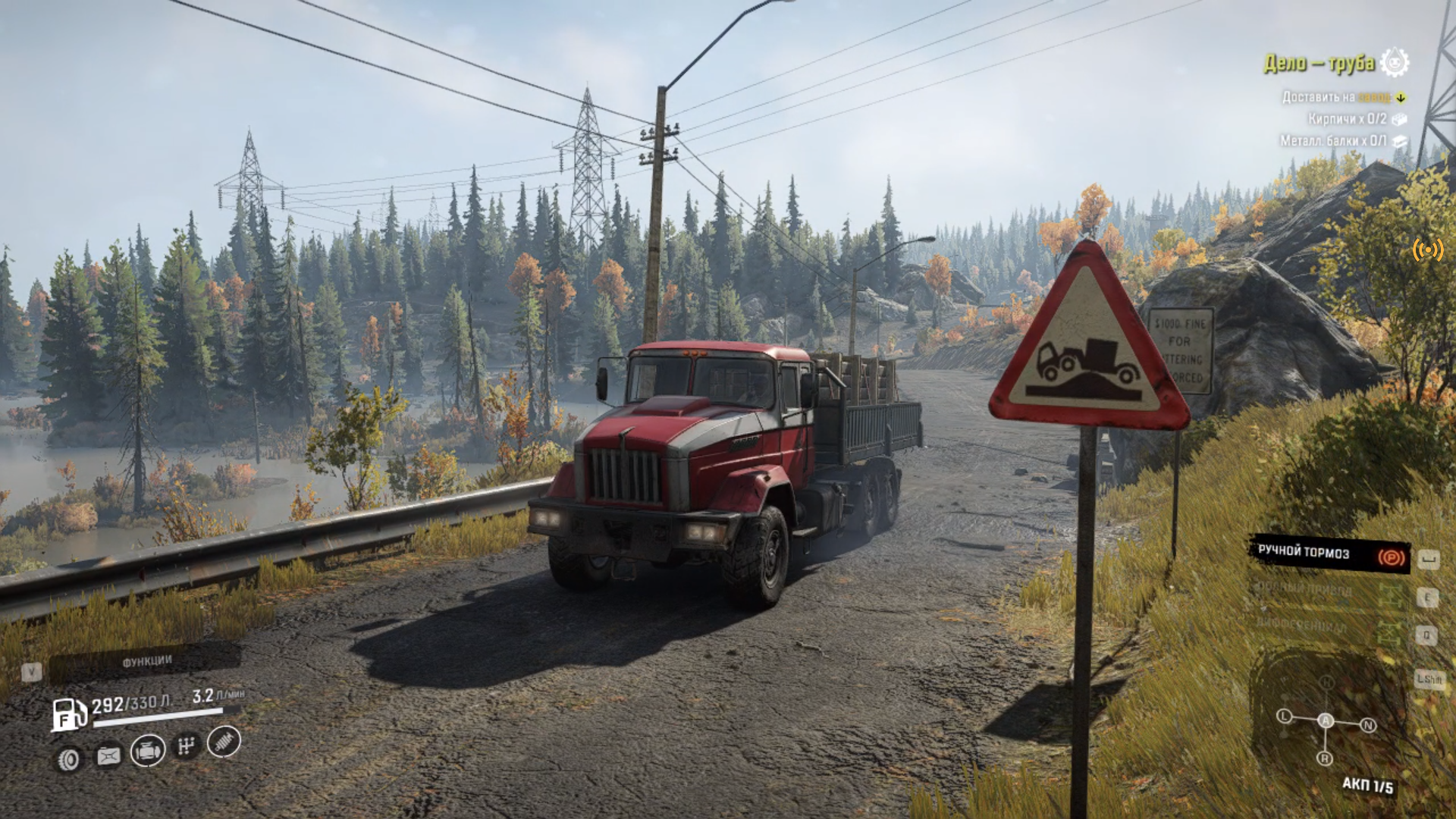Toggle the Ручной тормоз handbrake

tap(1329, 554)
